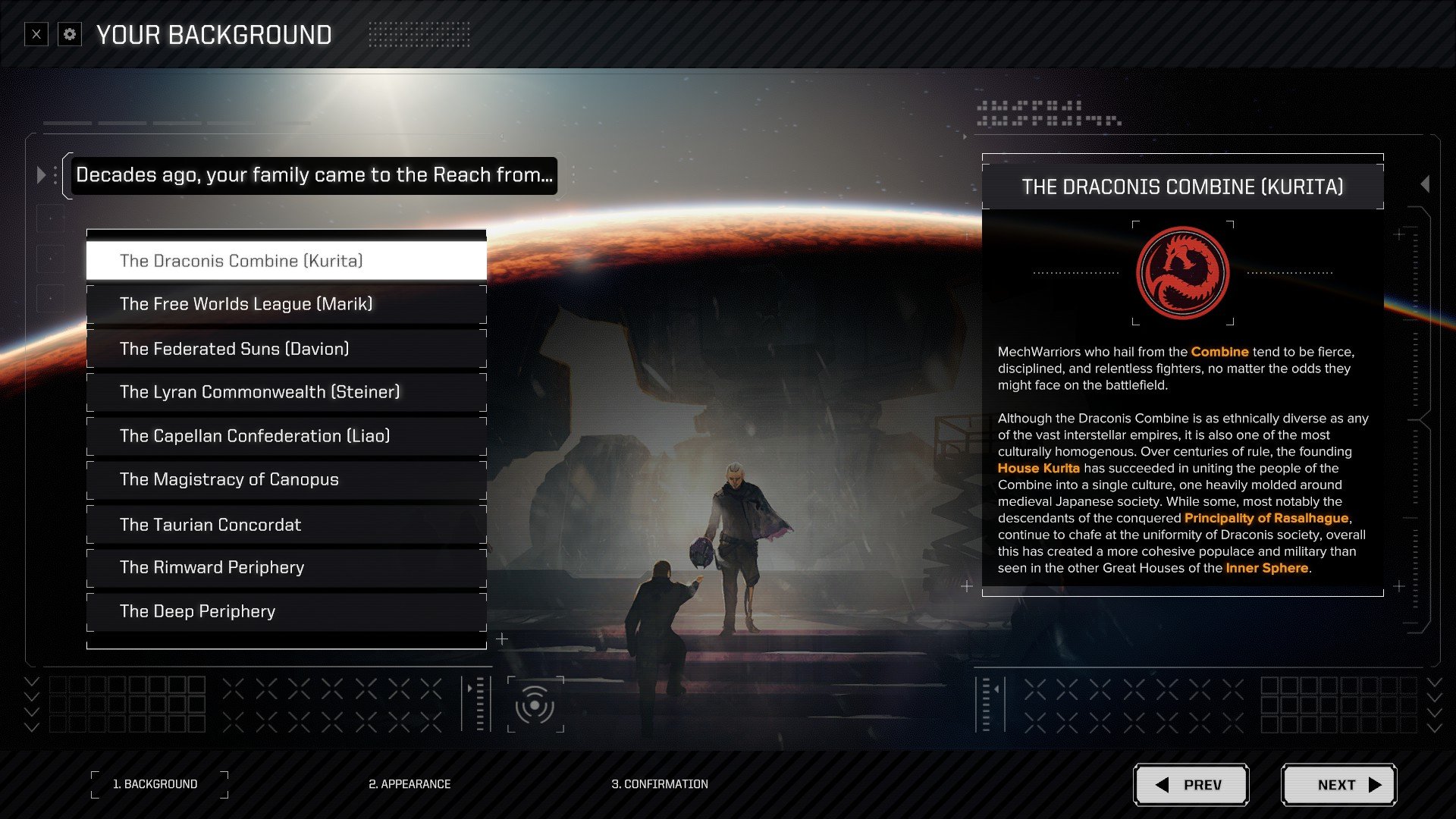Jump to the 2. Appearance step
Screen dimensions: 1456x819
point(409,784)
